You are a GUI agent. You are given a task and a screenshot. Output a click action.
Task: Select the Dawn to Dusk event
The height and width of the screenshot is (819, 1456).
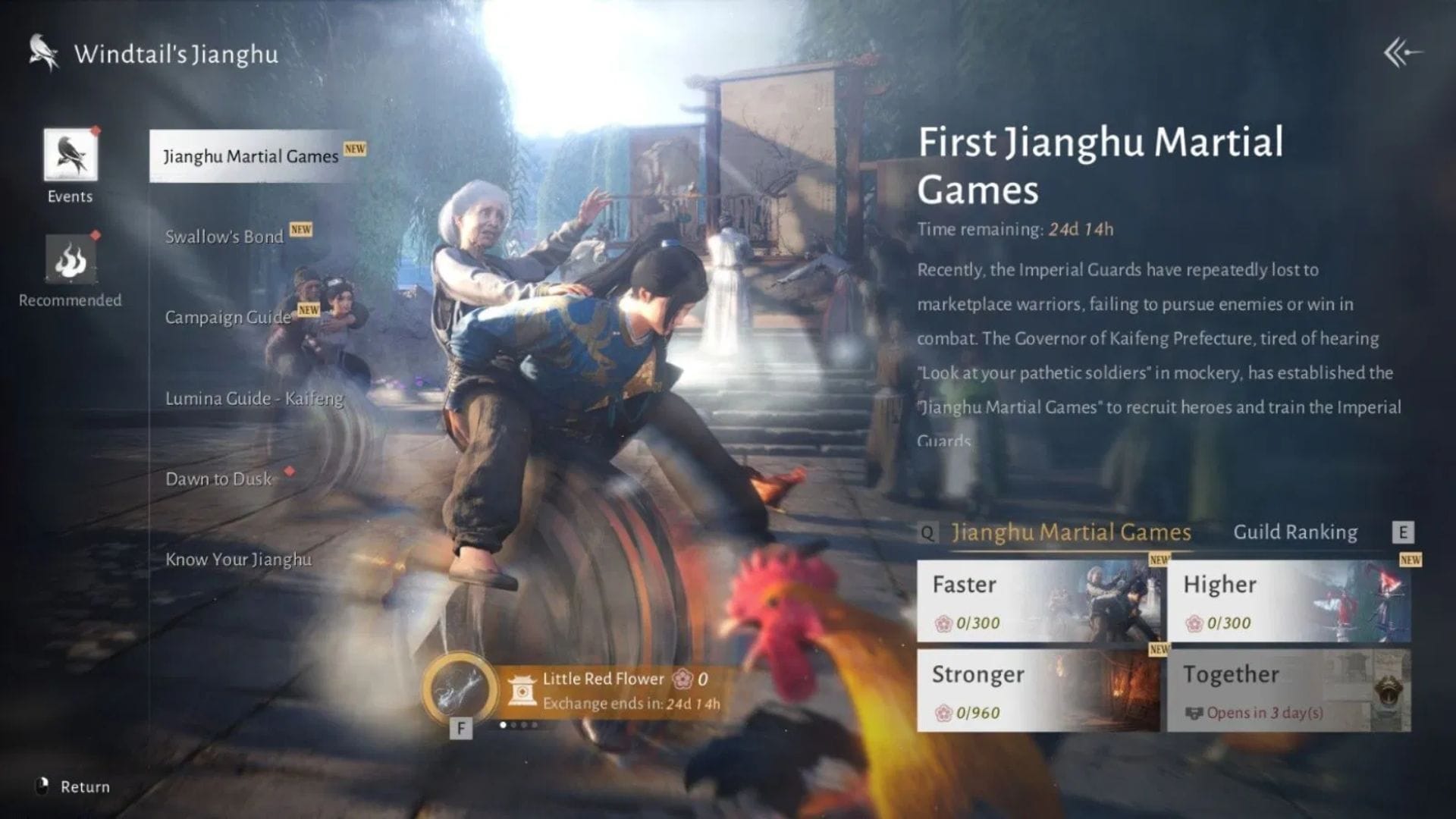(x=218, y=479)
